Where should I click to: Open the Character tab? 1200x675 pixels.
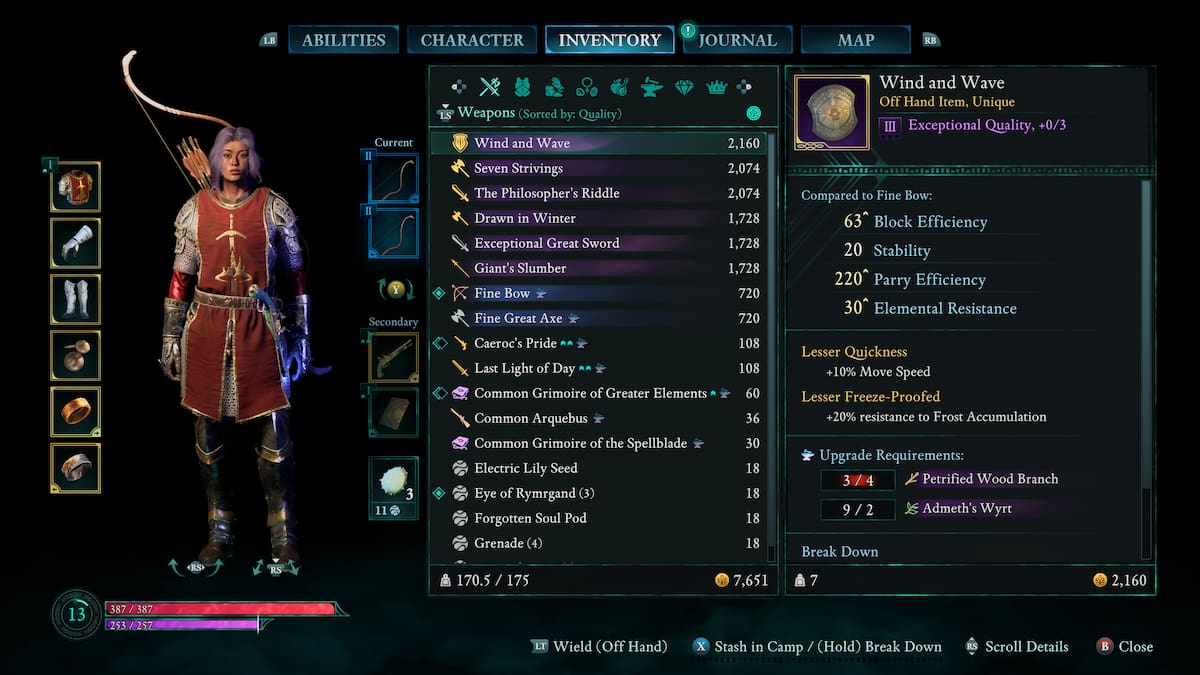[x=472, y=40]
